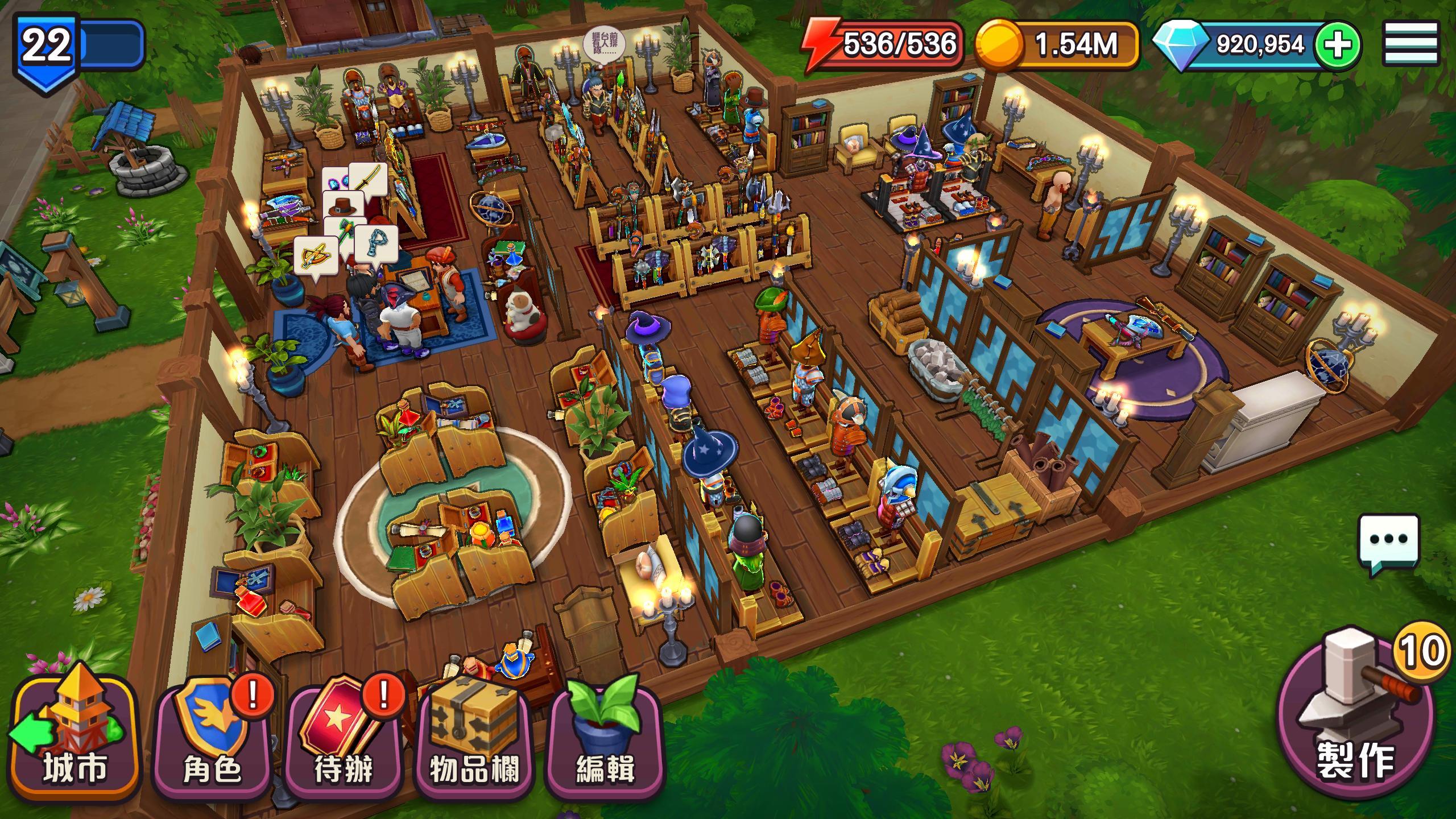1456x819 pixels.
Task: Enter shop Edit (編輯) mode
Action: (605, 739)
